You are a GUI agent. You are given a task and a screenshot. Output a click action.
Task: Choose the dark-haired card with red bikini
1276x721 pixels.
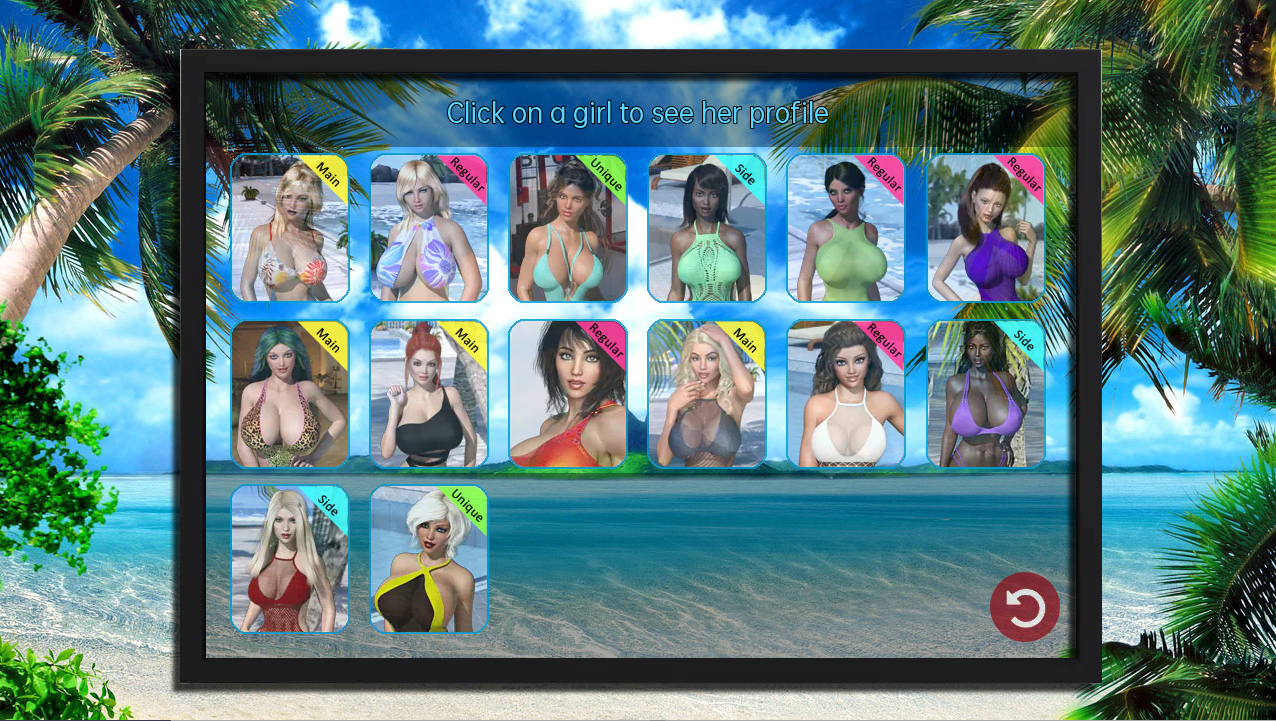(x=568, y=394)
